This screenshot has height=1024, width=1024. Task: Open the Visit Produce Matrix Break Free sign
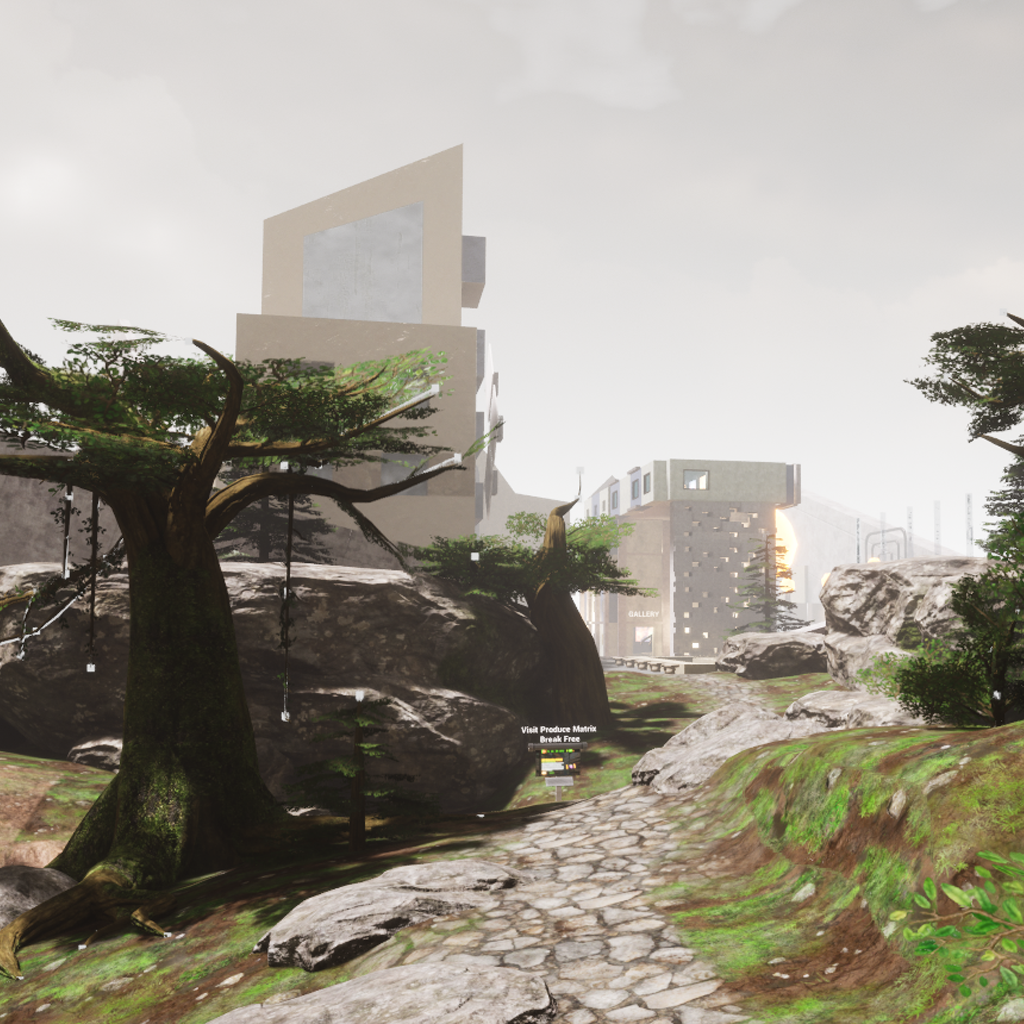pos(558,758)
